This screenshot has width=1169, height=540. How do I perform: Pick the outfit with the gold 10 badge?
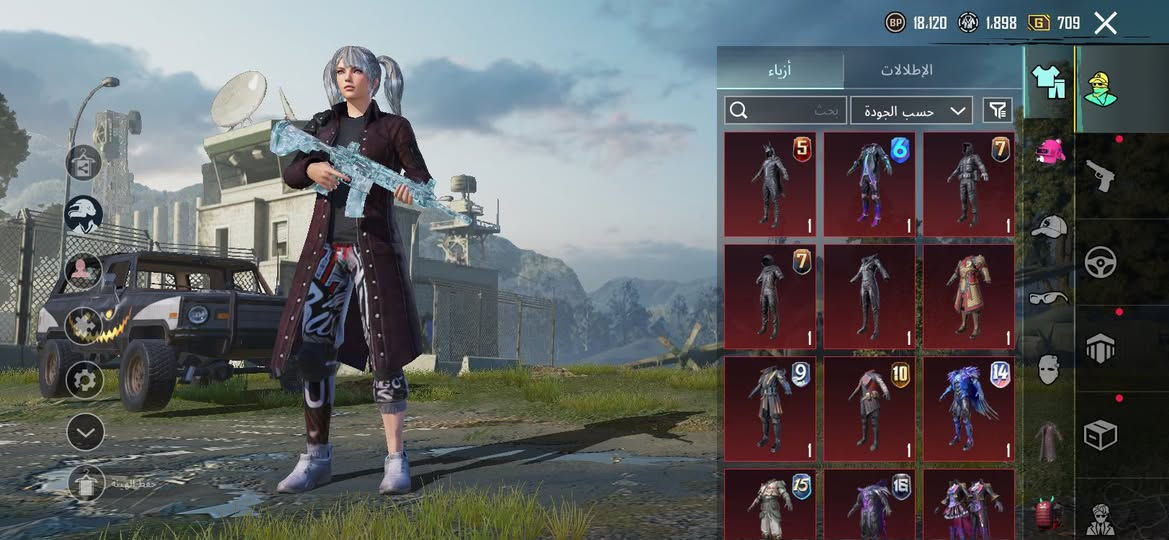click(869, 409)
